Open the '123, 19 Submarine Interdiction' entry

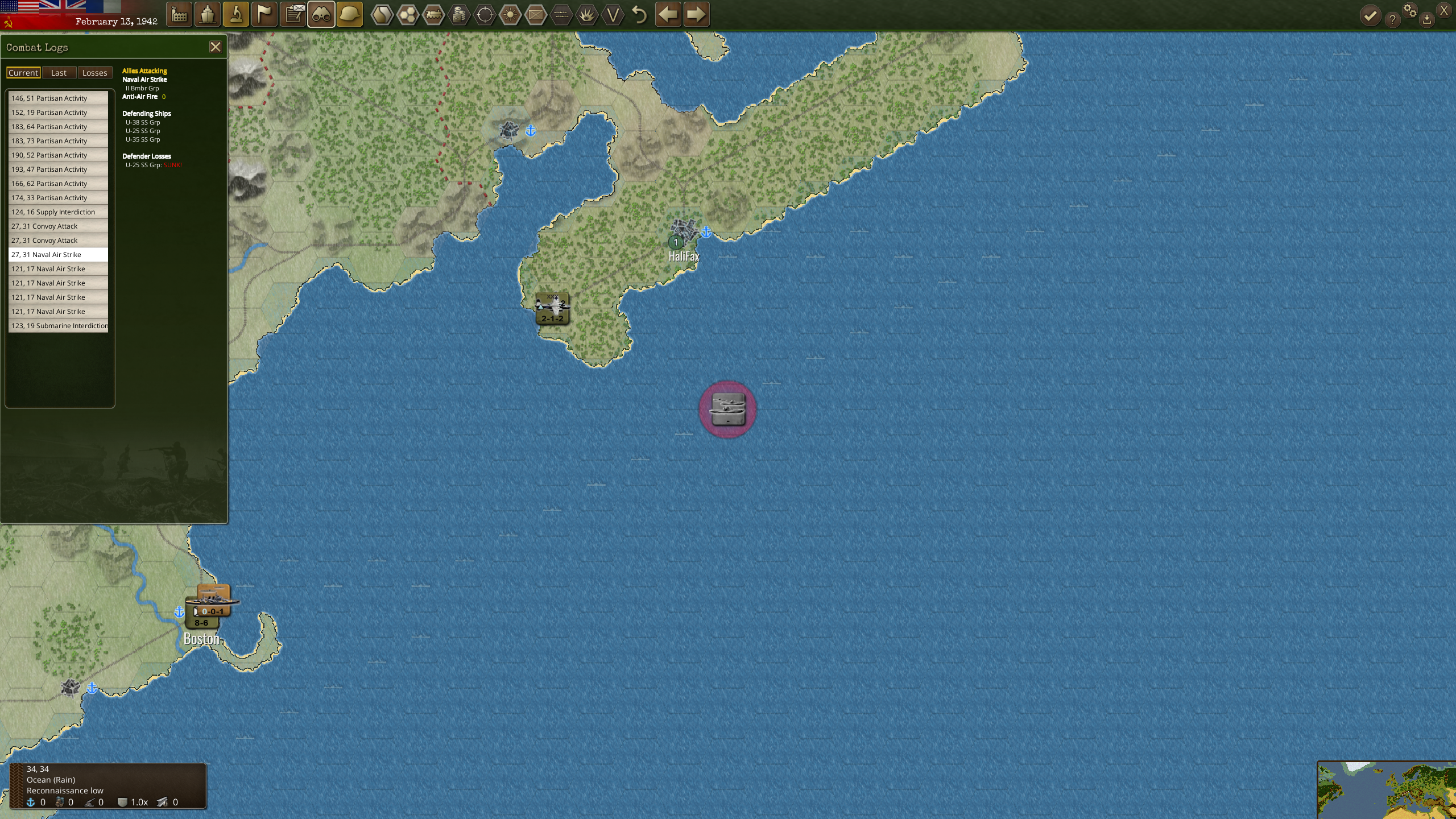click(x=57, y=325)
